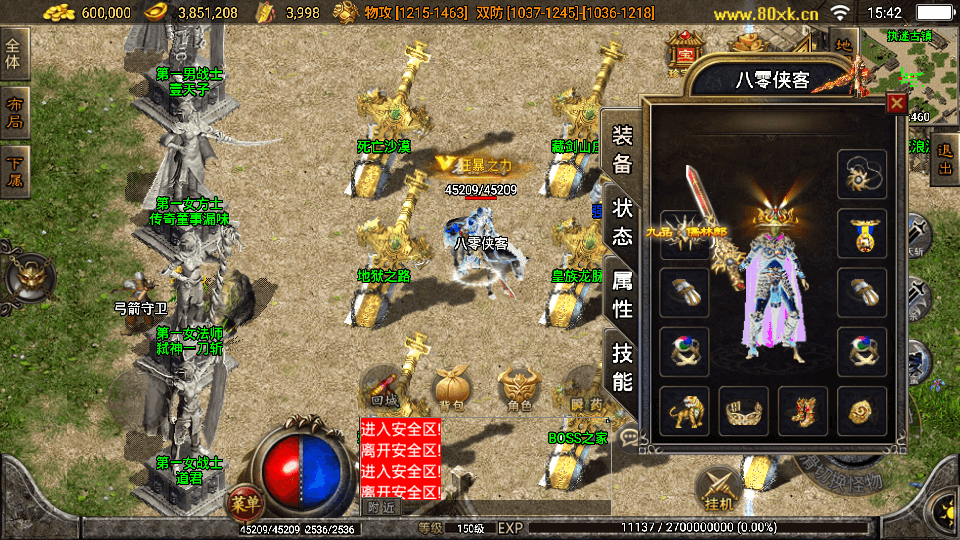This screenshot has height=540, width=960.
Task: Select the golden belt equipment slot
Action: tap(743, 410)
